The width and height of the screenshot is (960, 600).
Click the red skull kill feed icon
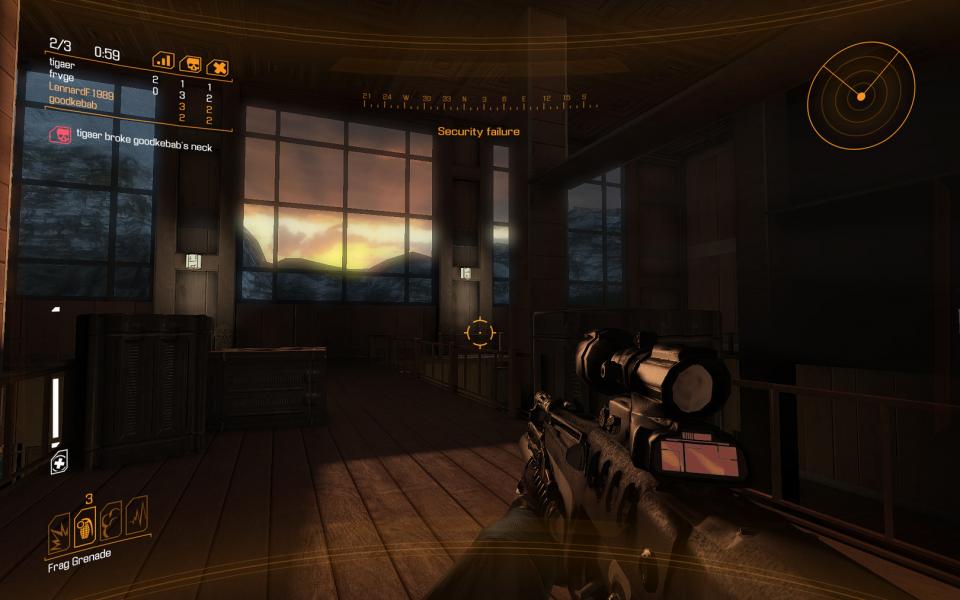[60, 135]
